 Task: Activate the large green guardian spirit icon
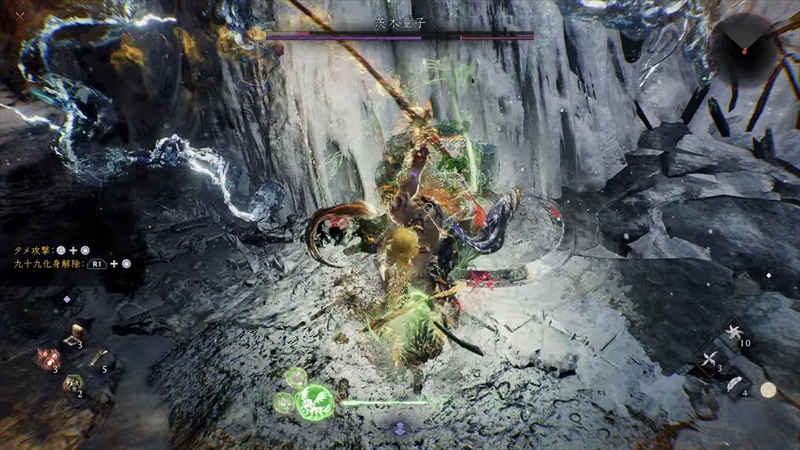pos(314,401)
